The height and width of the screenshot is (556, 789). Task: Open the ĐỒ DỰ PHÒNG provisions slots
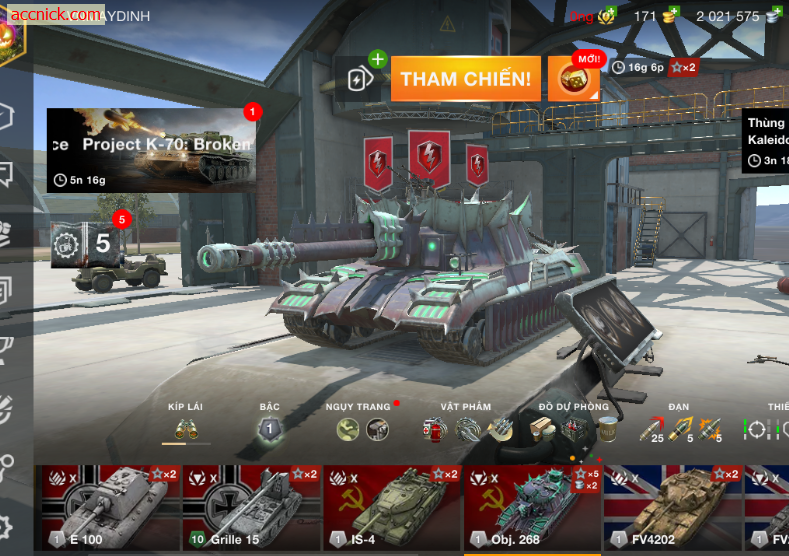click(574, 430)
